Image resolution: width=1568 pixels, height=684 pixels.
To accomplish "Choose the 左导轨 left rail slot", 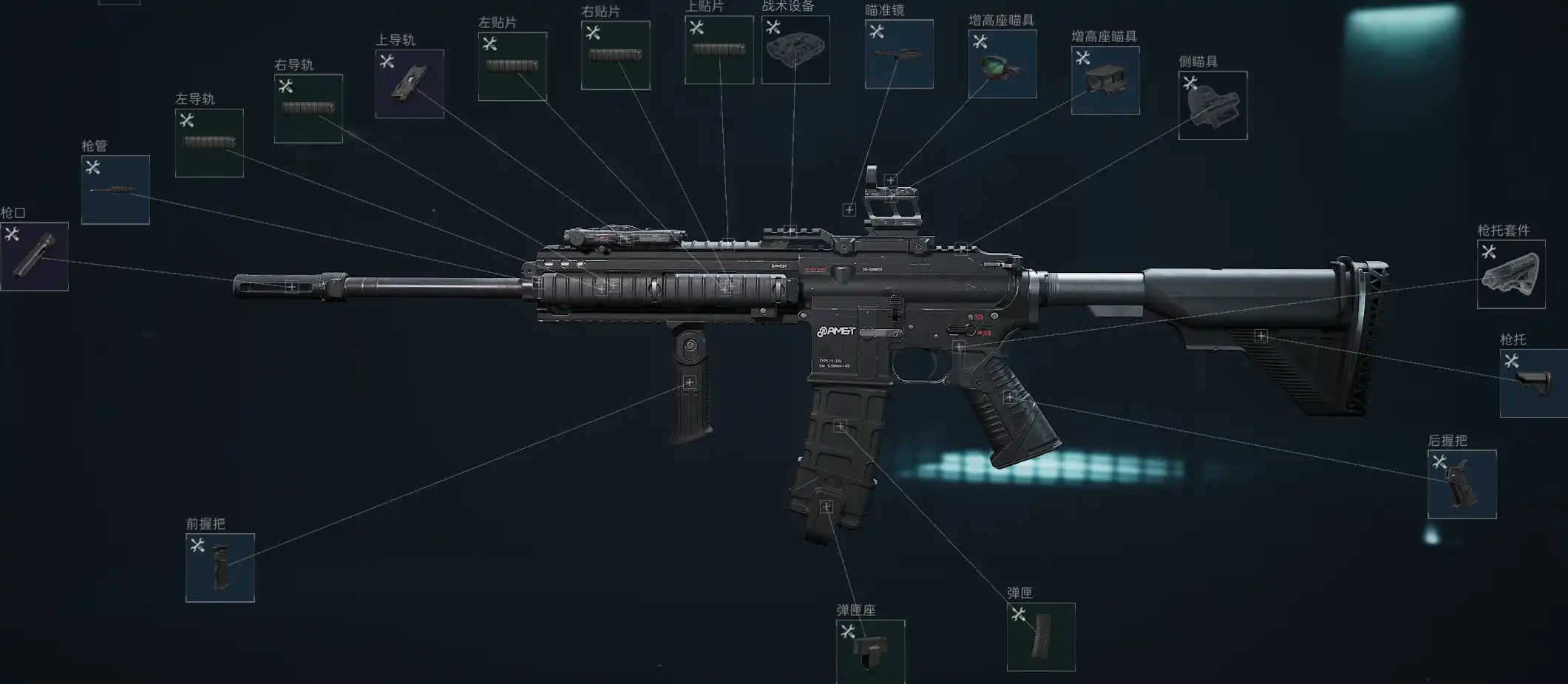I will point(209,143).
